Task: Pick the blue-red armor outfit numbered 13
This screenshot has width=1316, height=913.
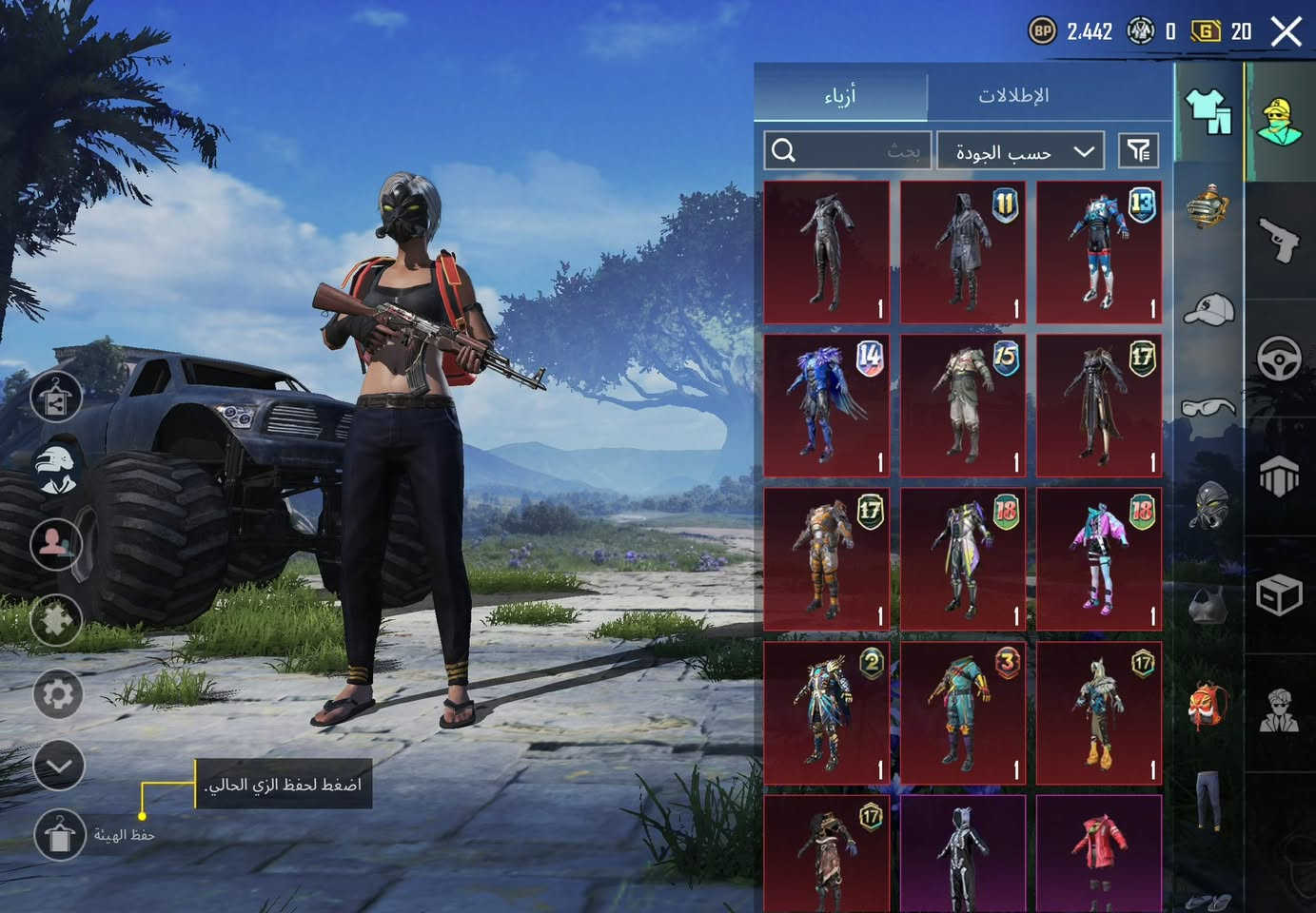Action: [1099, 252]
